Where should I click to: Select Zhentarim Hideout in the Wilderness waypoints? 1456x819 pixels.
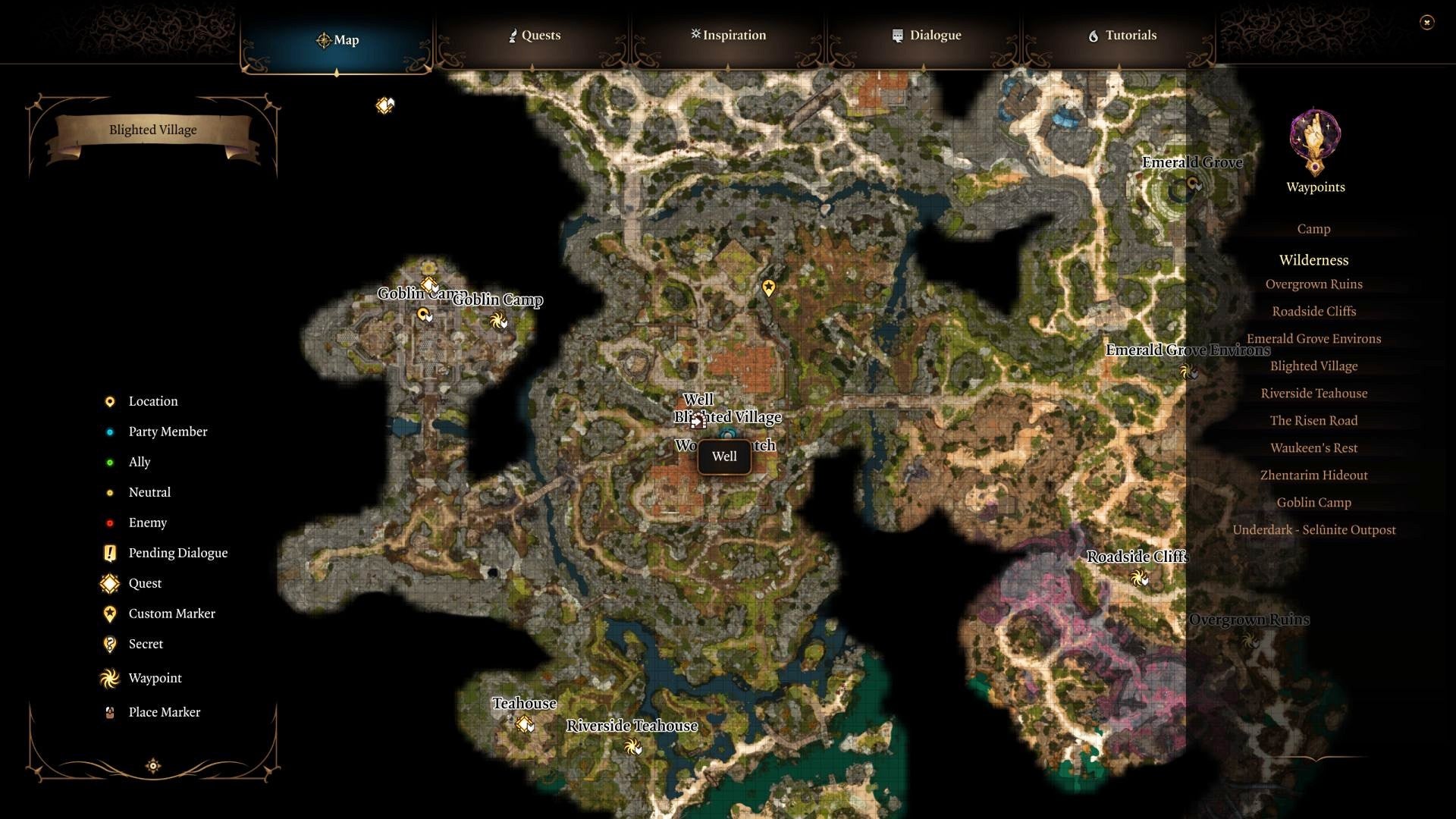[x=1314, y=475]
